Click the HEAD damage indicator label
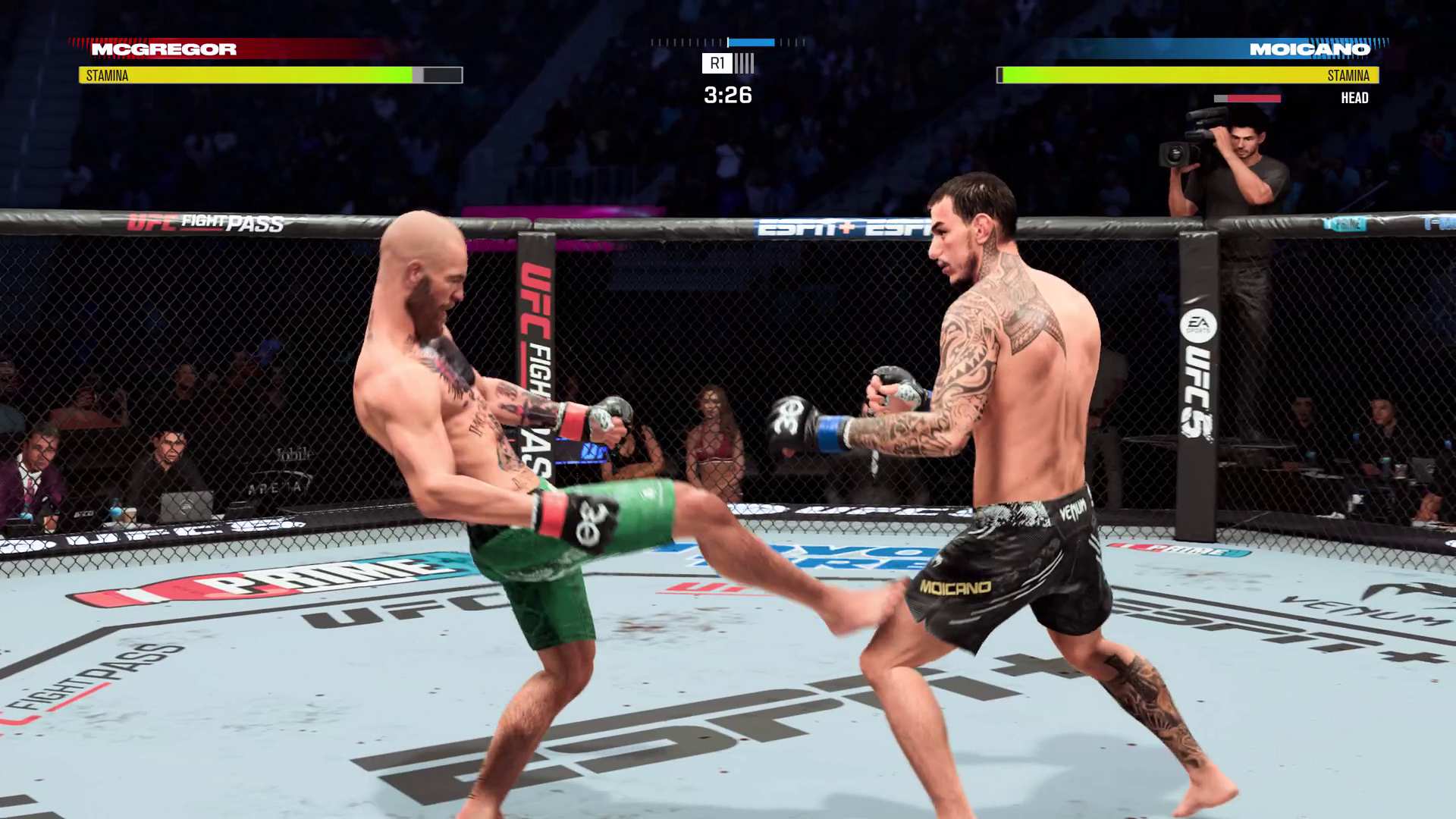Screen dimensions: 1456x819 pos(1355,97)
